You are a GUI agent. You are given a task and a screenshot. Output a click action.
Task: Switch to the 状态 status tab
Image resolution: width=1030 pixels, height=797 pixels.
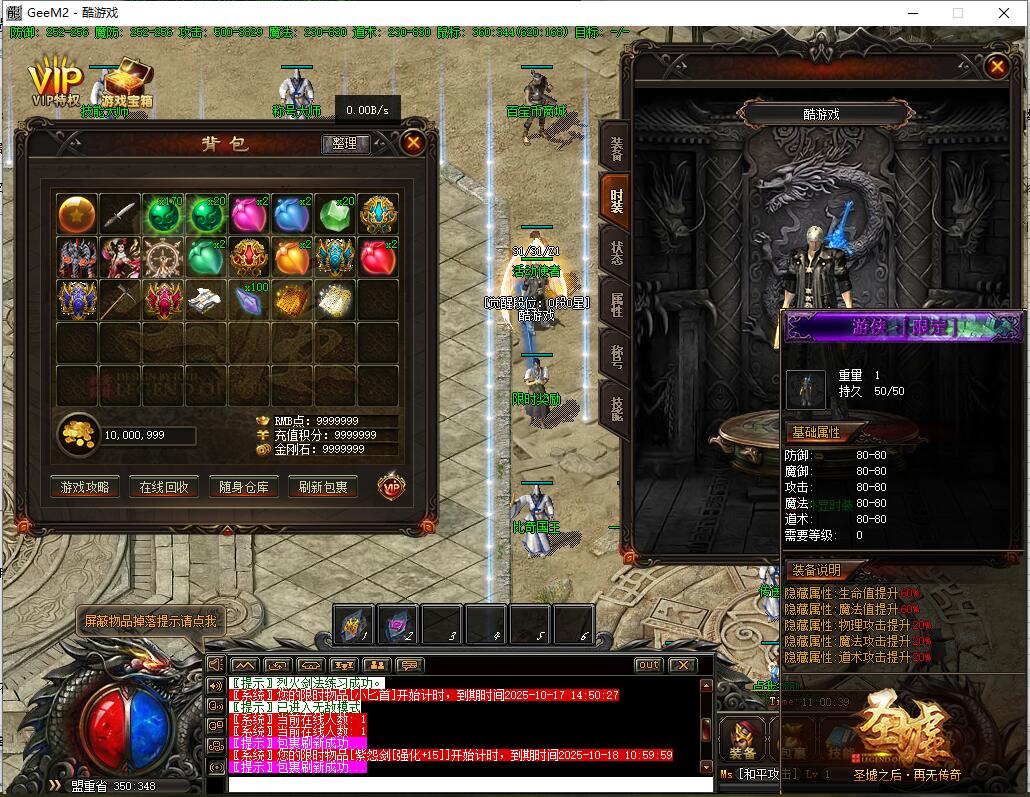point(615,246)
